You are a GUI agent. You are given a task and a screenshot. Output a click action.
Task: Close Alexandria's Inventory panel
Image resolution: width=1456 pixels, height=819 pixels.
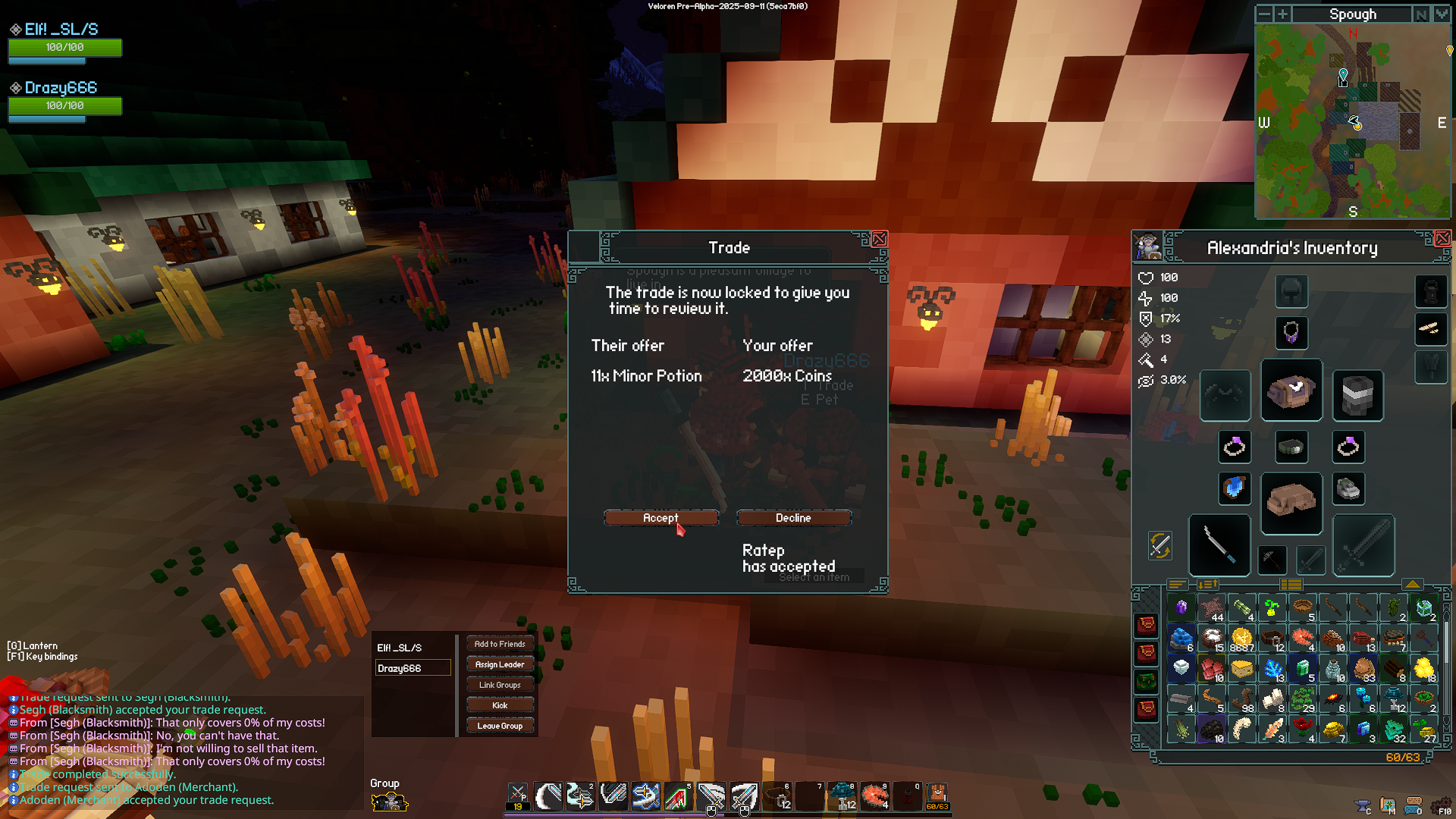click(1442, 239)
